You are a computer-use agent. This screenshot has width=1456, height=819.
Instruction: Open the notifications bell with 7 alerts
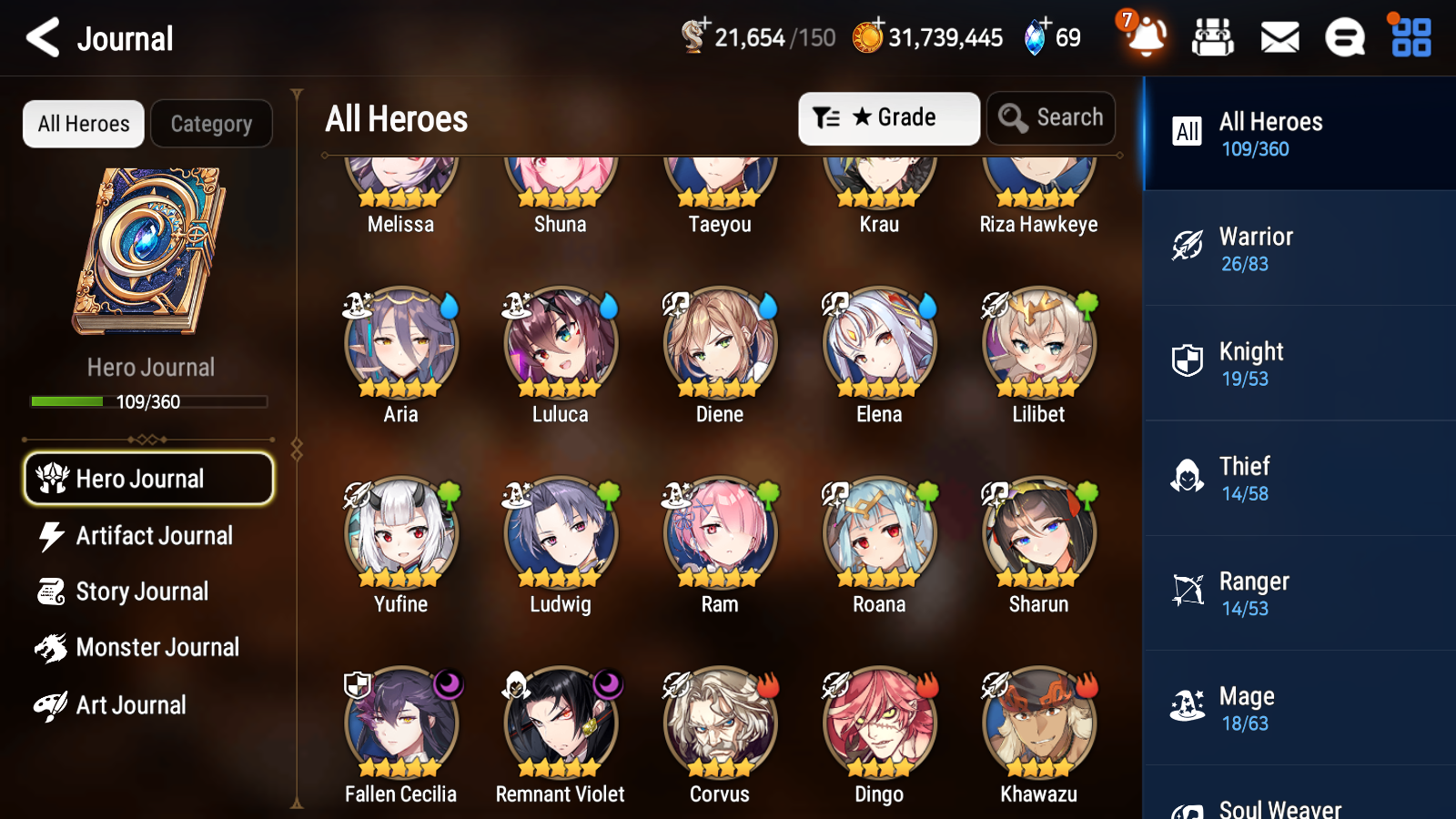tap(1146, 38)
